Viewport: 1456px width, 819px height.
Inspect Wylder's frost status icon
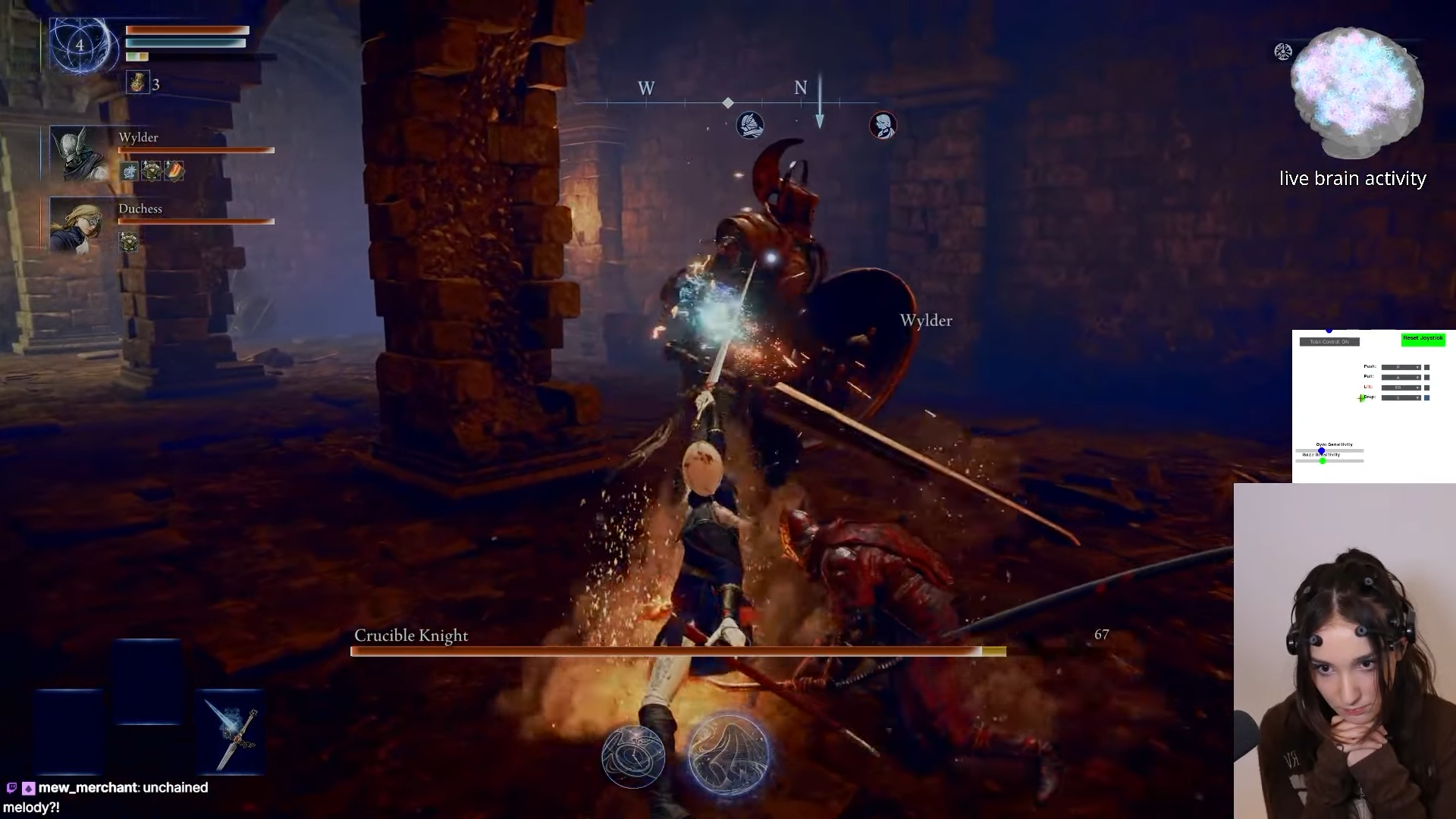(x=130, y=171)
